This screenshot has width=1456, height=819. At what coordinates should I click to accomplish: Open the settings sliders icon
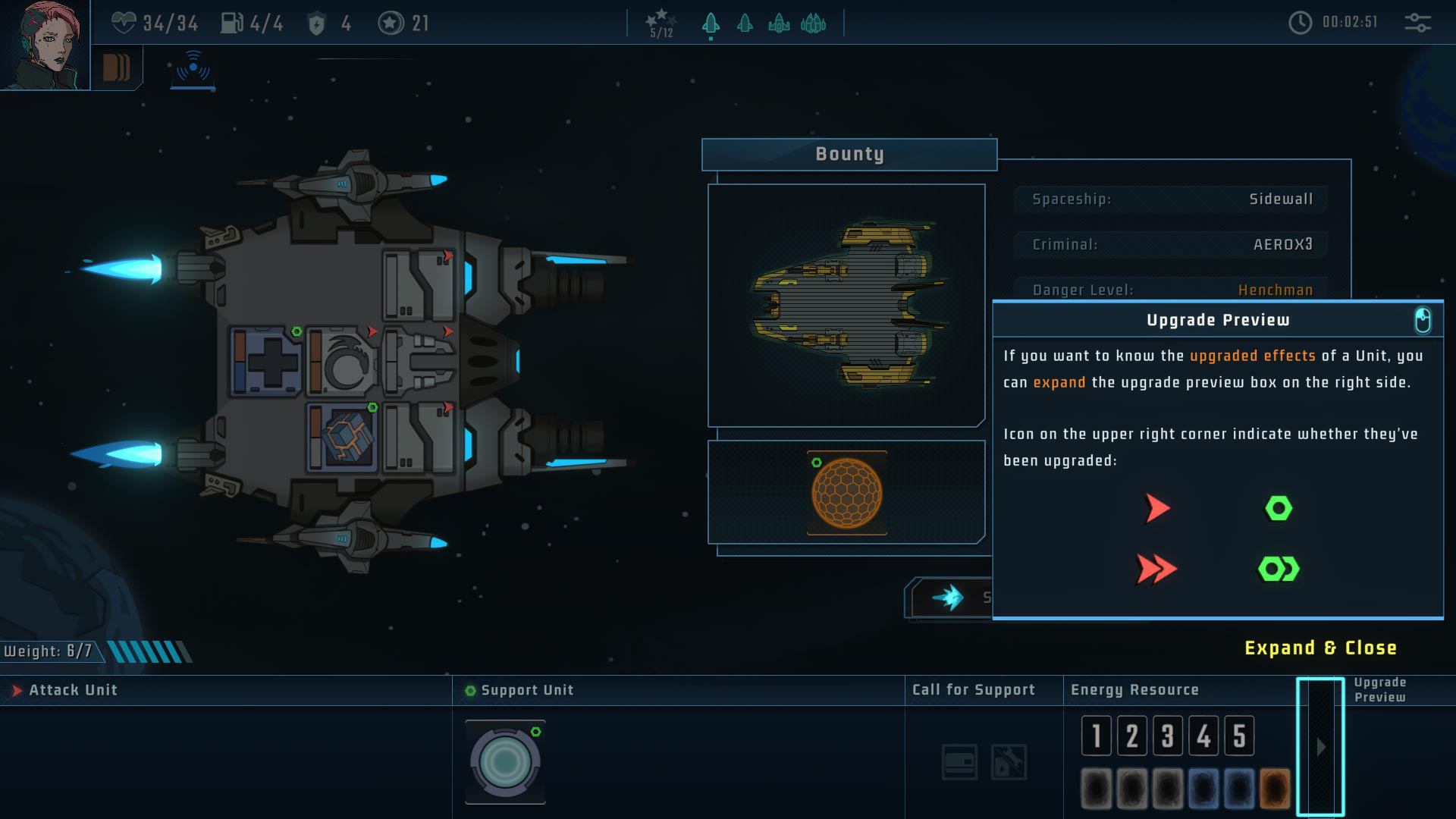[1417, 23]
